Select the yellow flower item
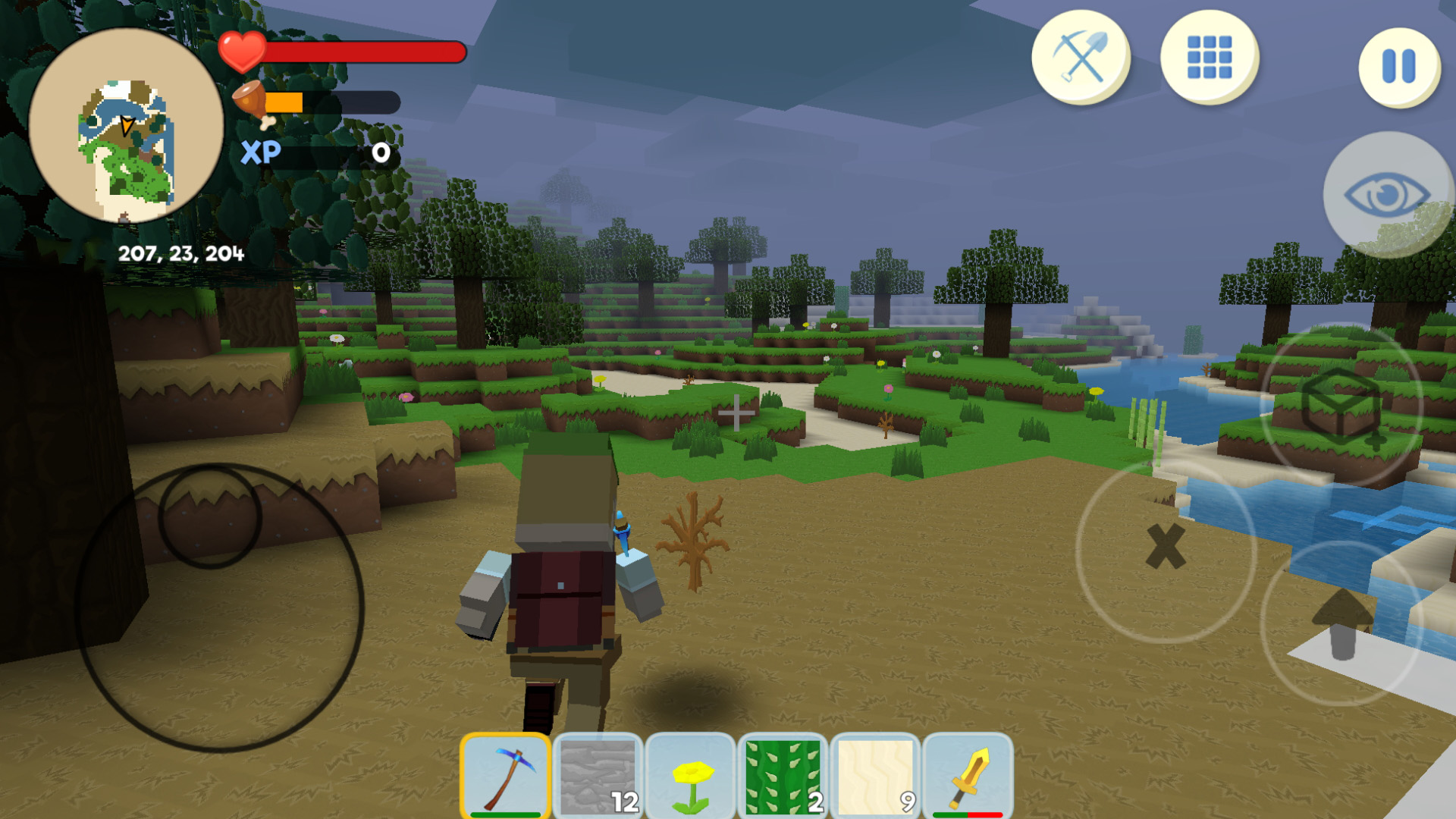 click(x=692, y=775)
